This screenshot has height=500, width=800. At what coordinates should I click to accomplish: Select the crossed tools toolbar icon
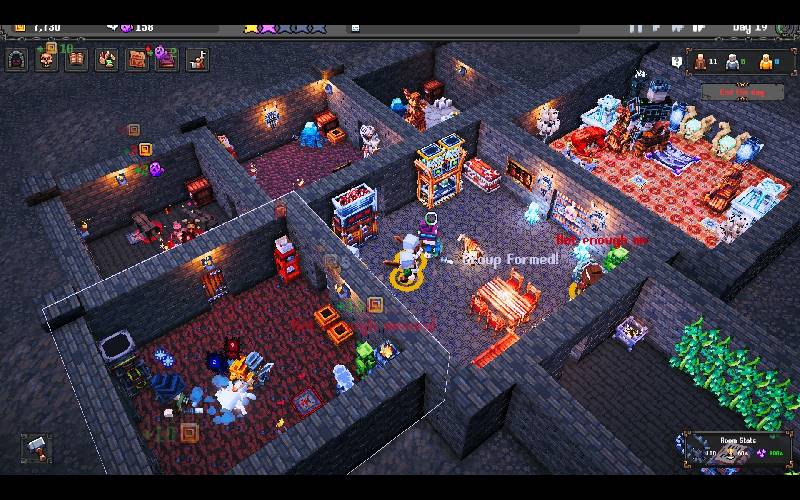pyautogui.click(x=107, y=60)
